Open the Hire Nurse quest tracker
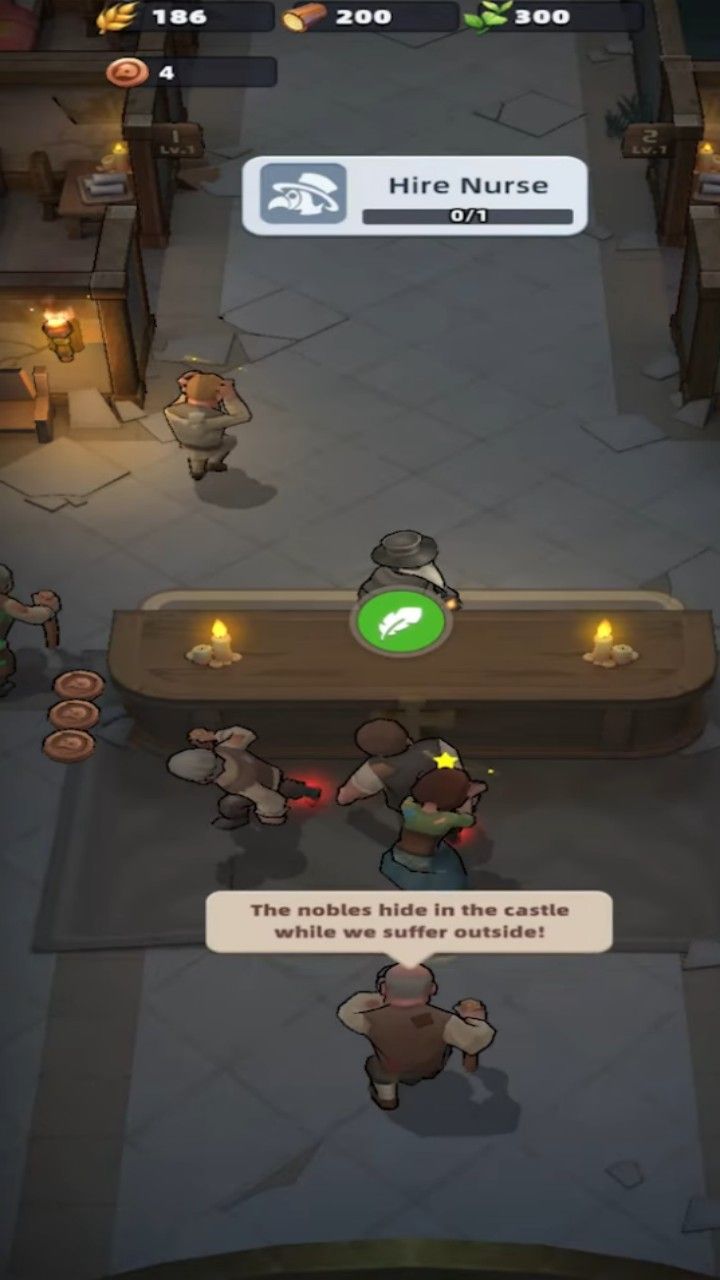The height and width of the screenshot is (1280, 720). coord(414,196)
